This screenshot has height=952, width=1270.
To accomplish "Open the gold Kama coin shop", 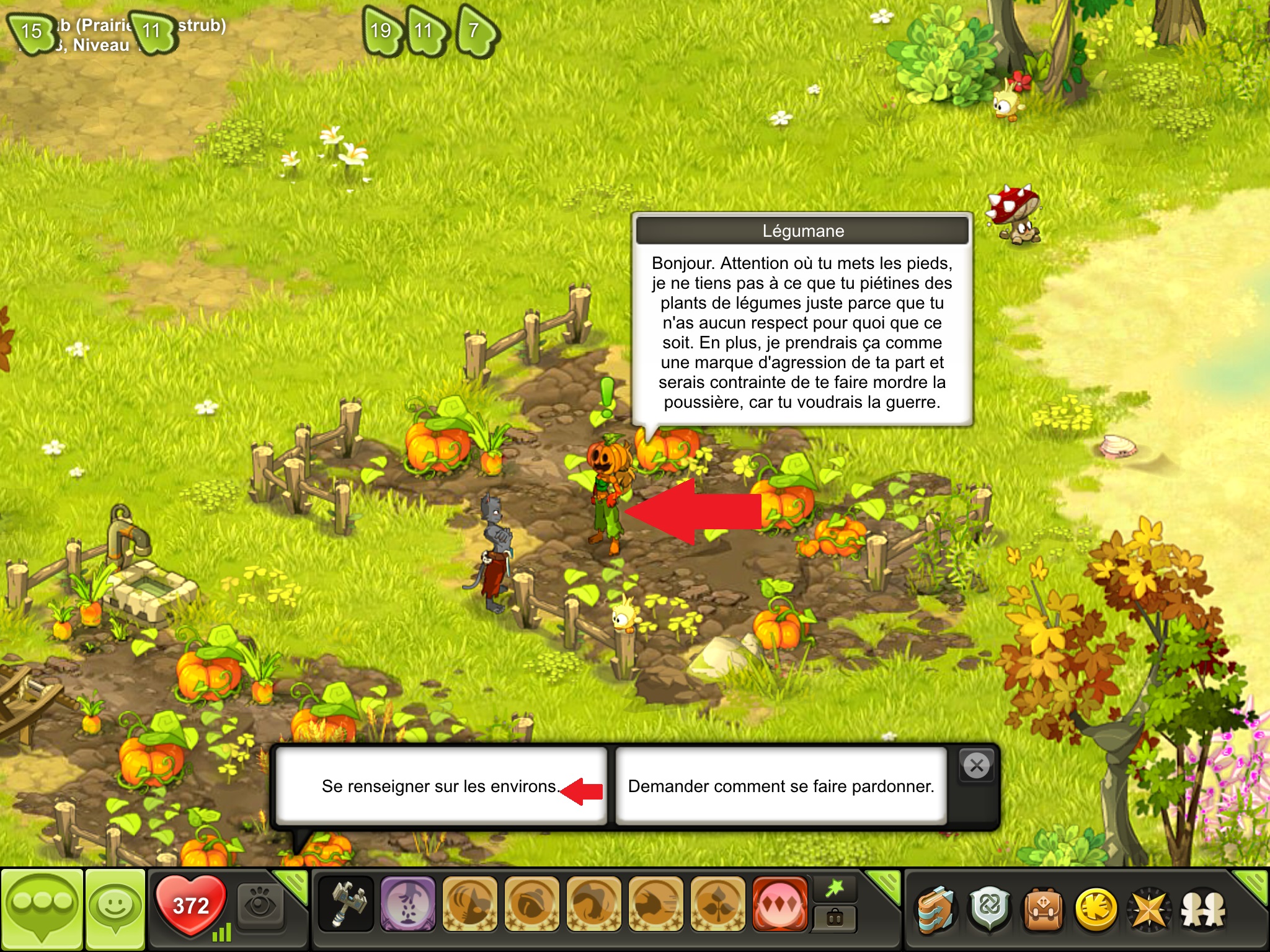I will (x=1096, y=910).
